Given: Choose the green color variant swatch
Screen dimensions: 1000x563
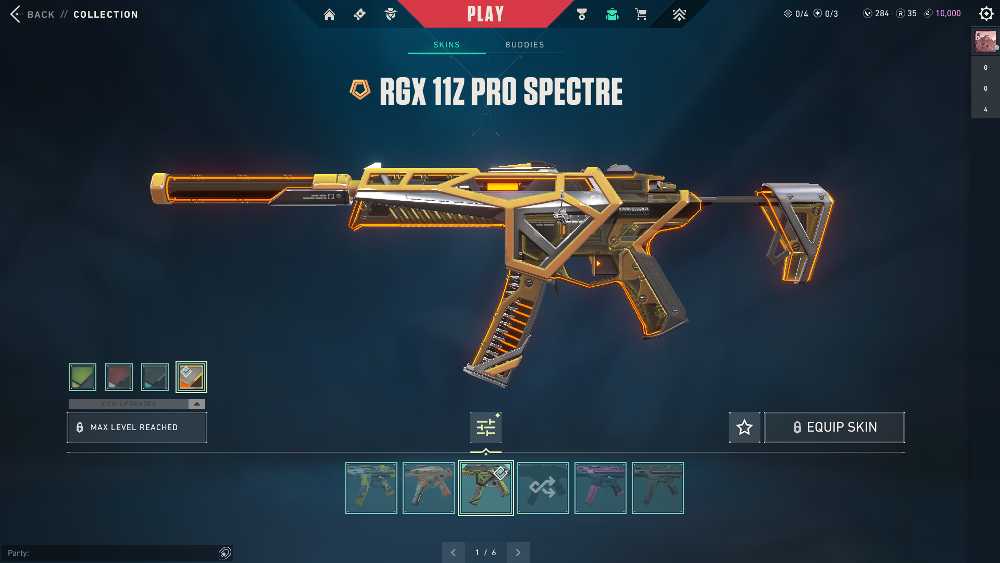Looking at the screenshot, I should (83, 377).
